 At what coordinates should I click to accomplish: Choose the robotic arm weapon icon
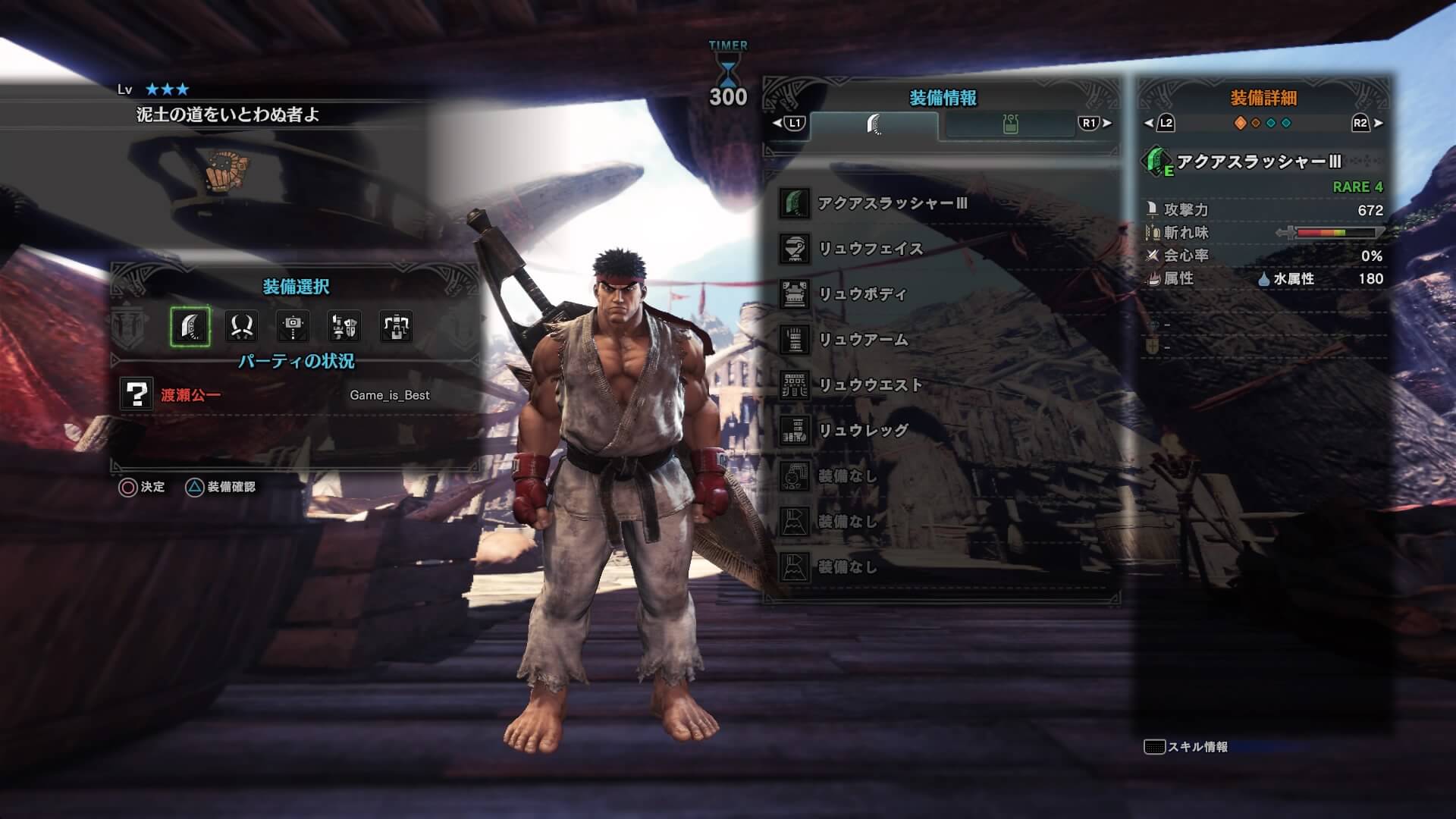coord(396,327)
